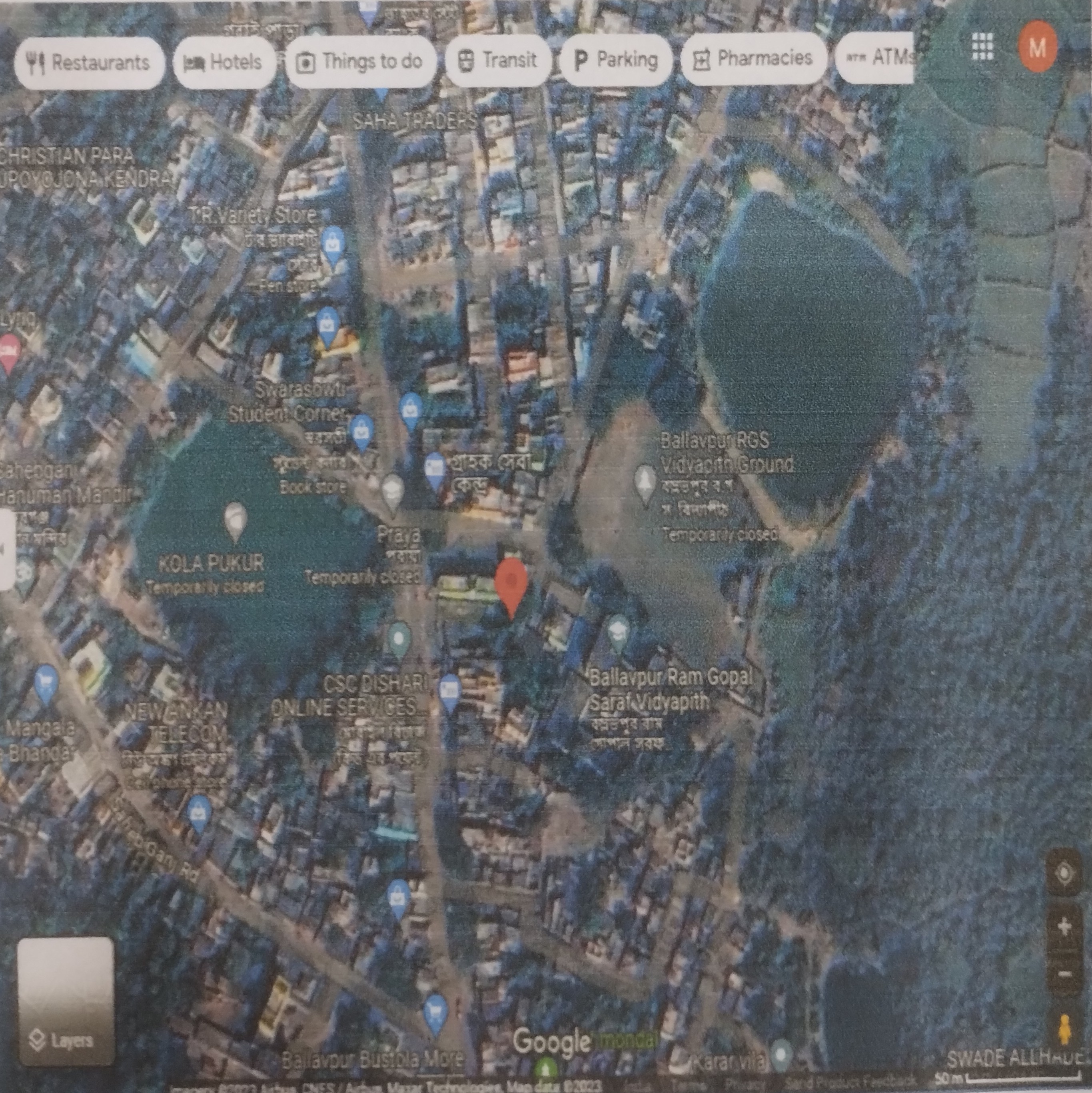The height and width of the screenshot is (1093, 1092).
Task: Filter map by Restaurants
Action: click(x=89, y=62)
